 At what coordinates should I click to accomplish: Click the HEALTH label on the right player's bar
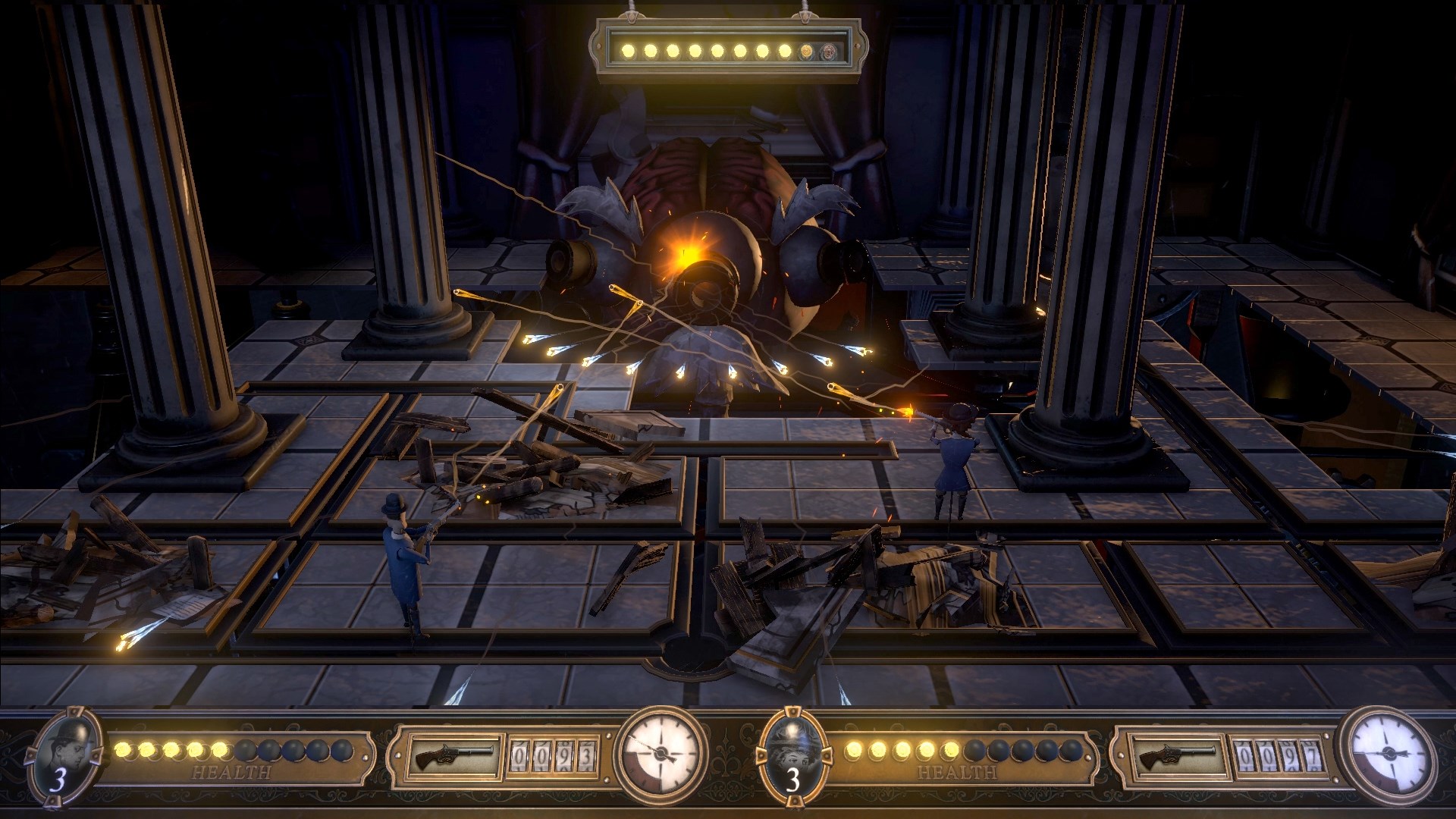click(957, 772)
